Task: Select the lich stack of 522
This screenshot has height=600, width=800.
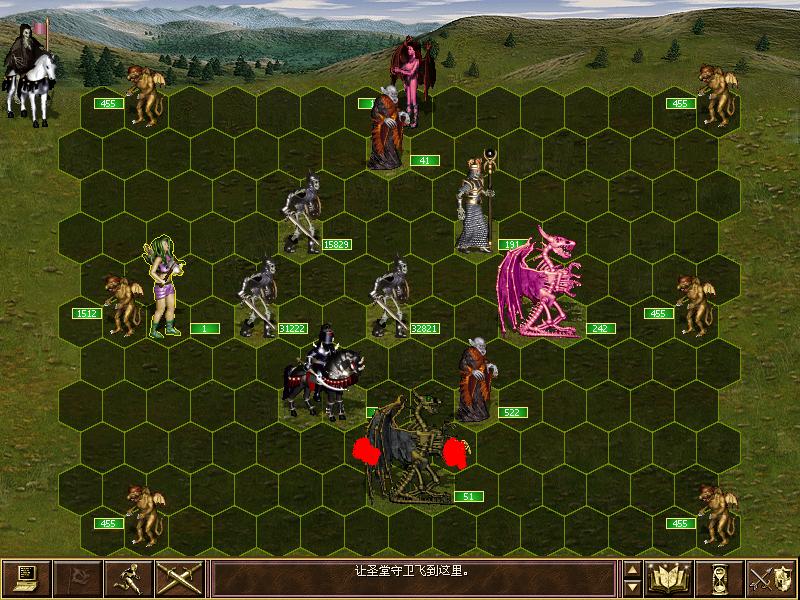Action: point(476,382)
